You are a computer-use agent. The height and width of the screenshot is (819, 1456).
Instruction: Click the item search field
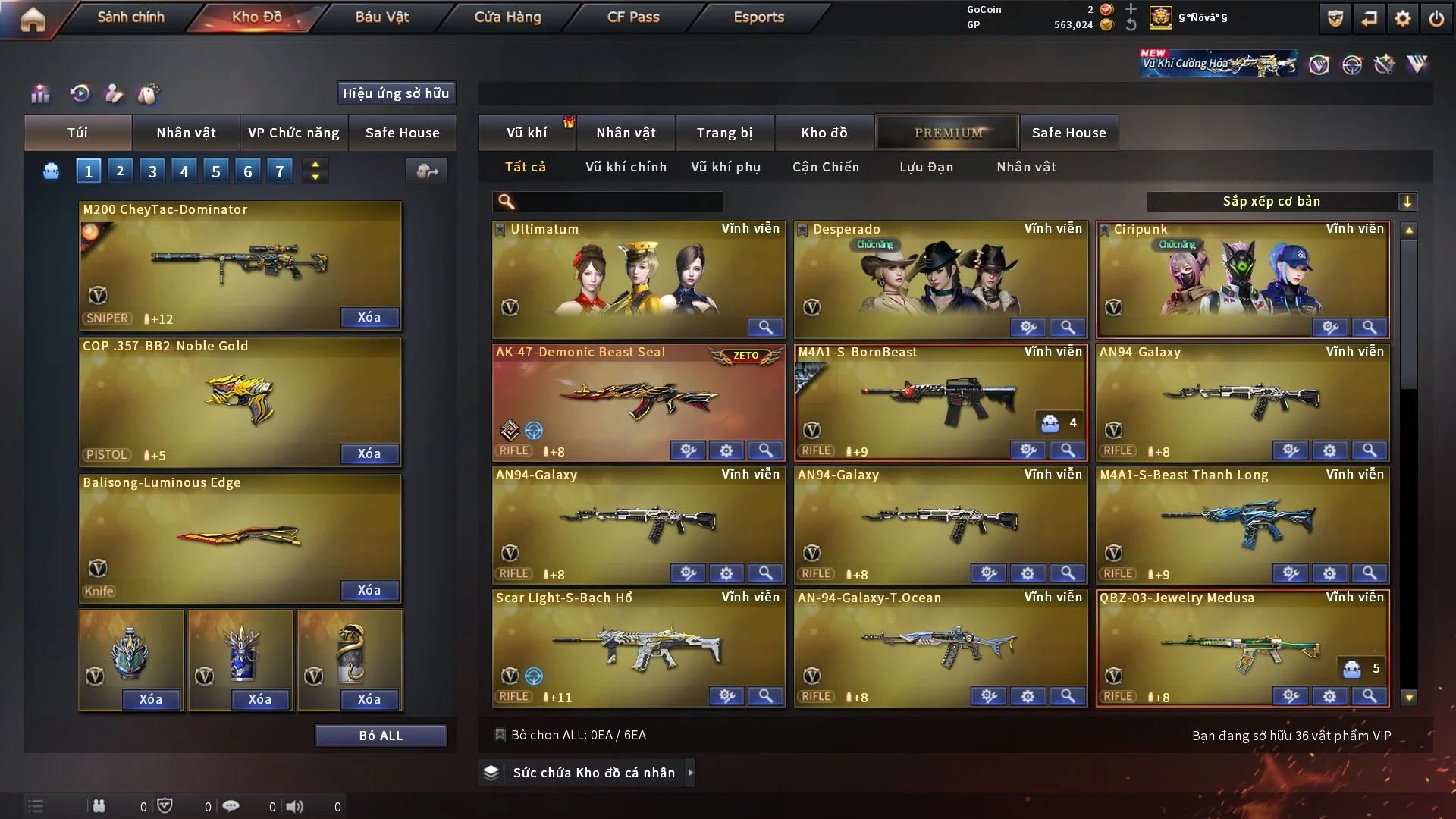point(616,201)
